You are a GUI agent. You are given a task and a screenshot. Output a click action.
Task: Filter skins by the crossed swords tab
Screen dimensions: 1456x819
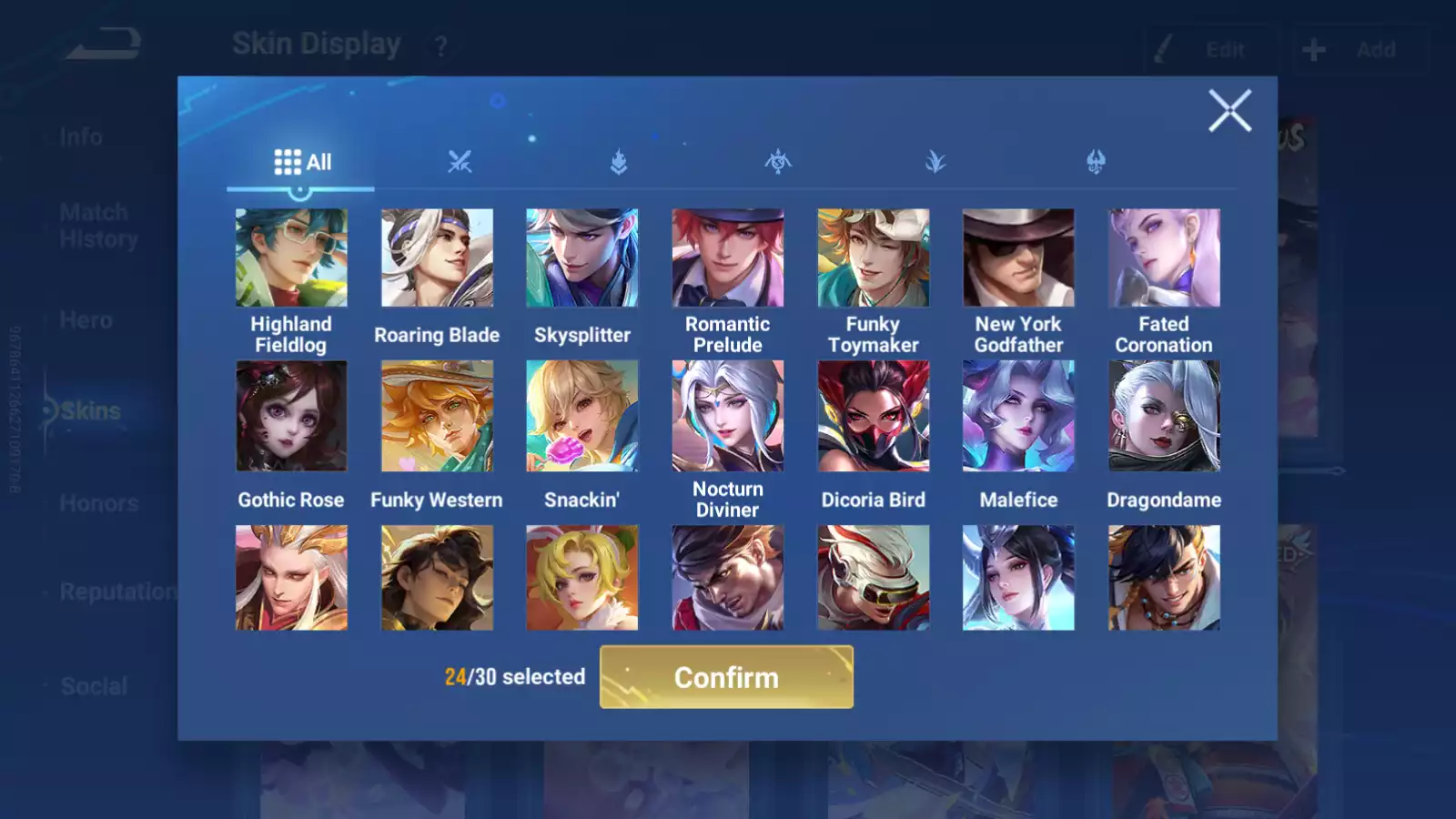[460, 163]
